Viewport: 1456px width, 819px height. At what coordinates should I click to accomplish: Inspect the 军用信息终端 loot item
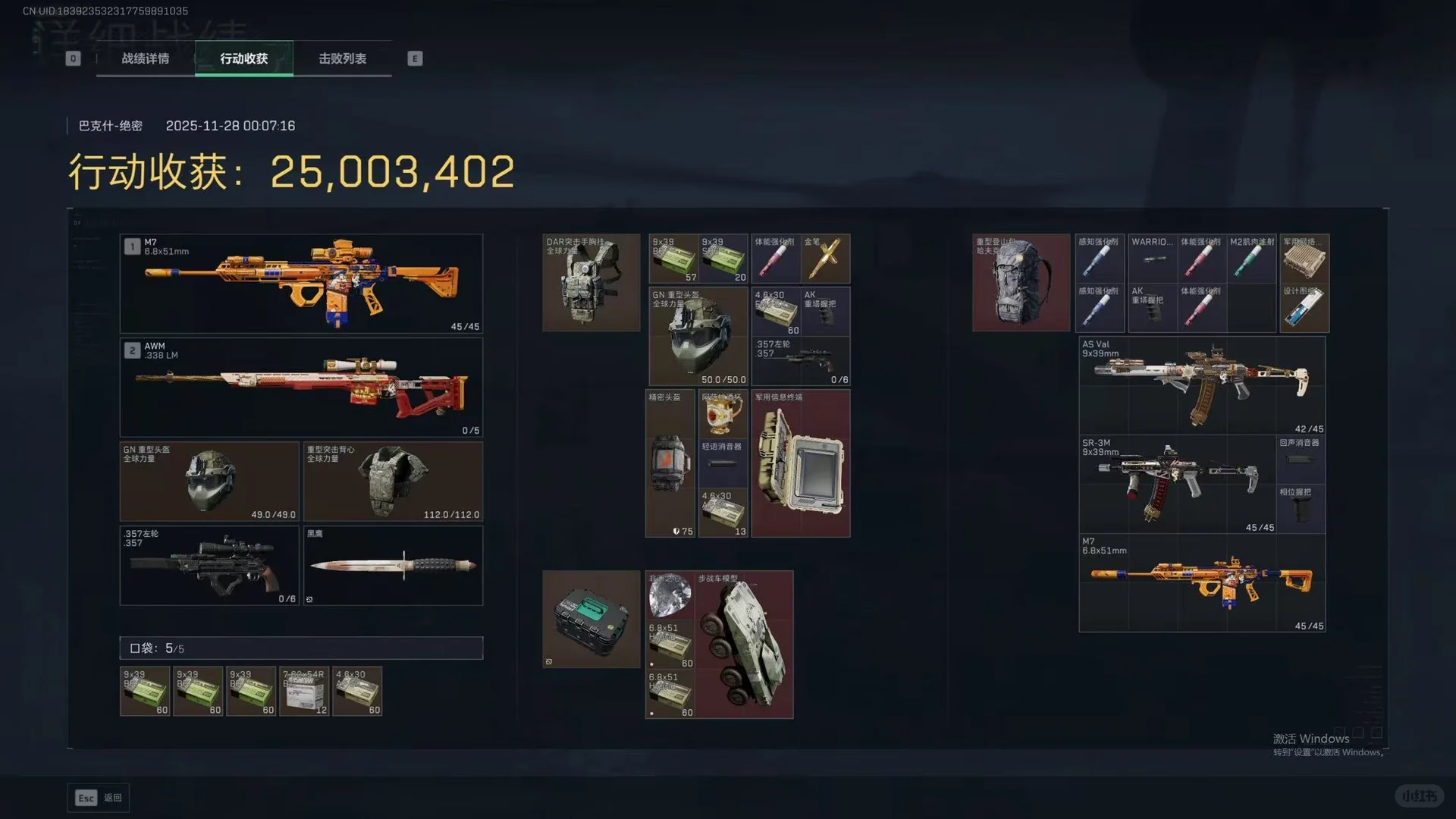801,463
